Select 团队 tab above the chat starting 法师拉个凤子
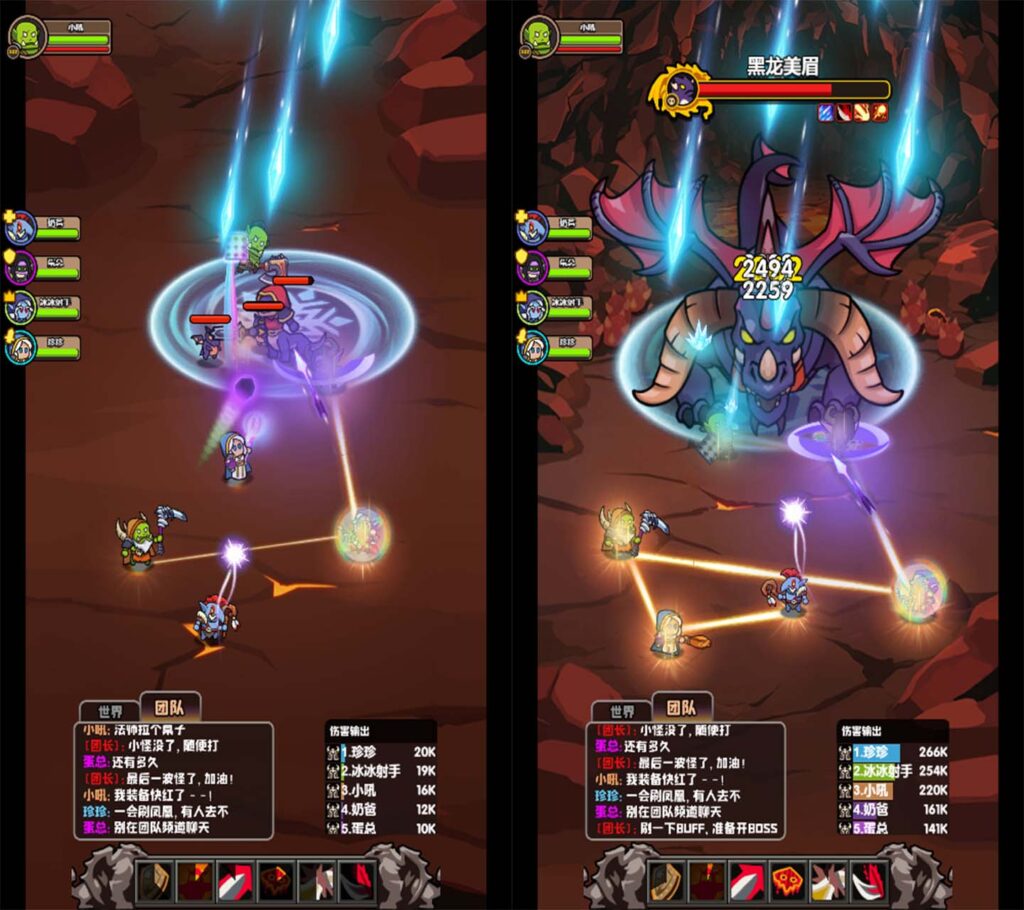The height and width of the screenshot is (910, 1024). pos(171,707)
